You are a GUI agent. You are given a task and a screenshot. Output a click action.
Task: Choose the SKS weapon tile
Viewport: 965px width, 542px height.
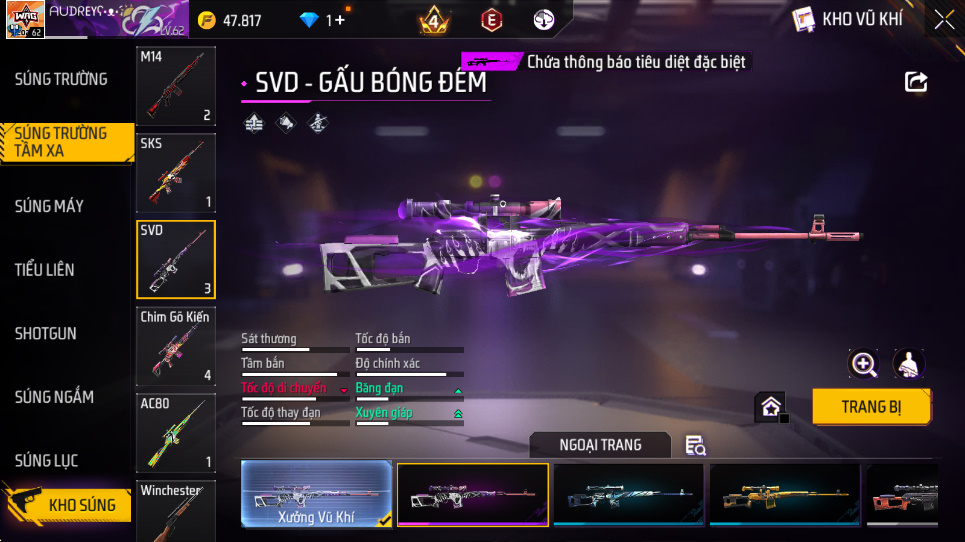(x=176, y=173)
